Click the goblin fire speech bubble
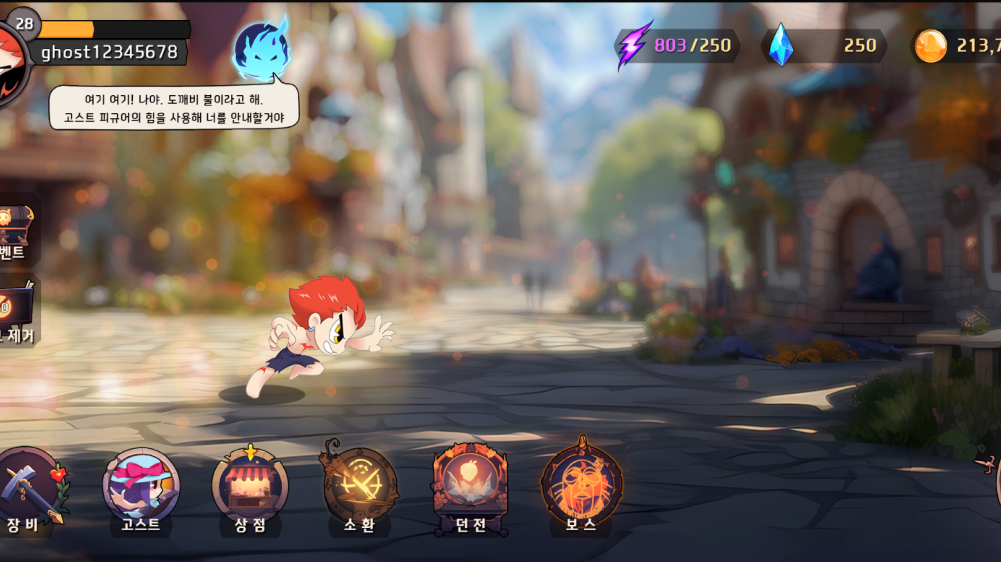Image resolution: width=1001 pixels, height=562 pixels. click(175, 108)
